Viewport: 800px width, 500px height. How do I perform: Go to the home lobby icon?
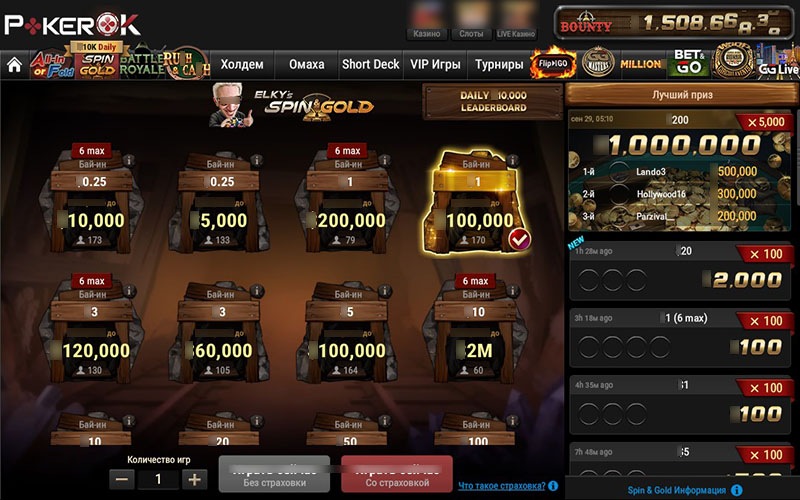click(14, 65)
